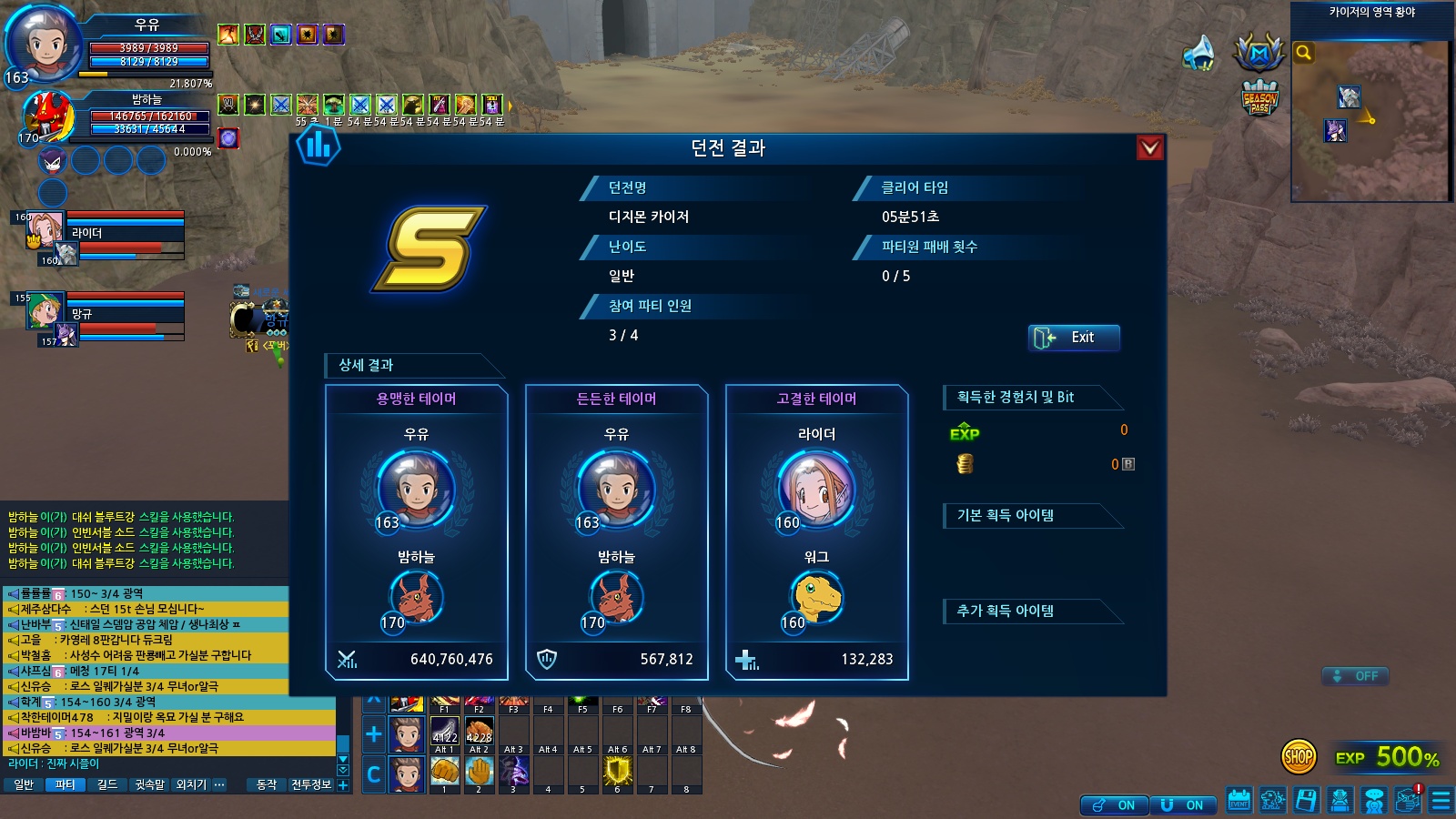Click the megaphone announcement icon

pyautogui.click(x=1199, y=53)
